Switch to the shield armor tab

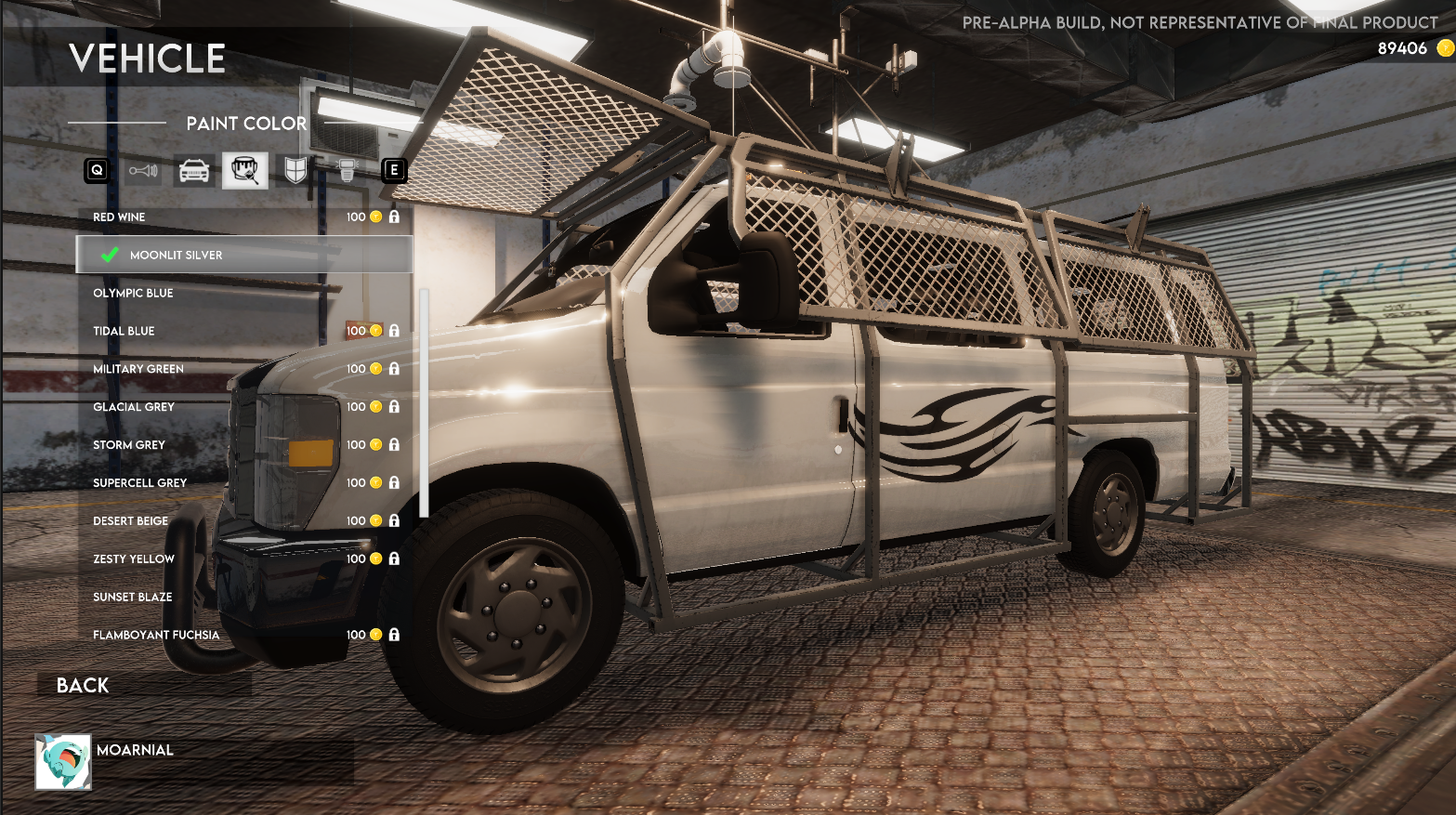(295, 171)
